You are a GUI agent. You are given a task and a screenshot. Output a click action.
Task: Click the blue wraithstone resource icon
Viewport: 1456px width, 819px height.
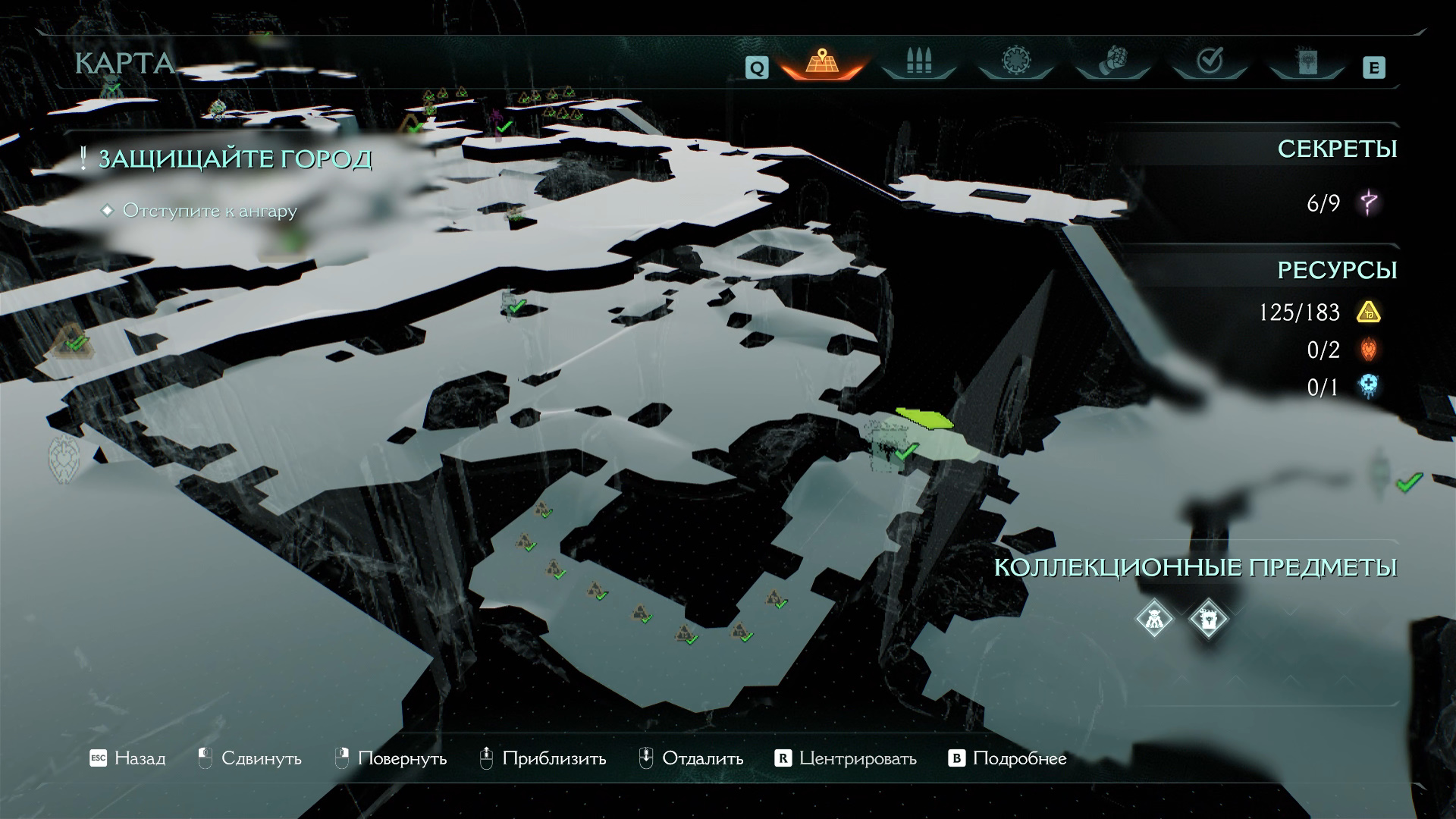pyautogui.click(x=1369, y=387)
